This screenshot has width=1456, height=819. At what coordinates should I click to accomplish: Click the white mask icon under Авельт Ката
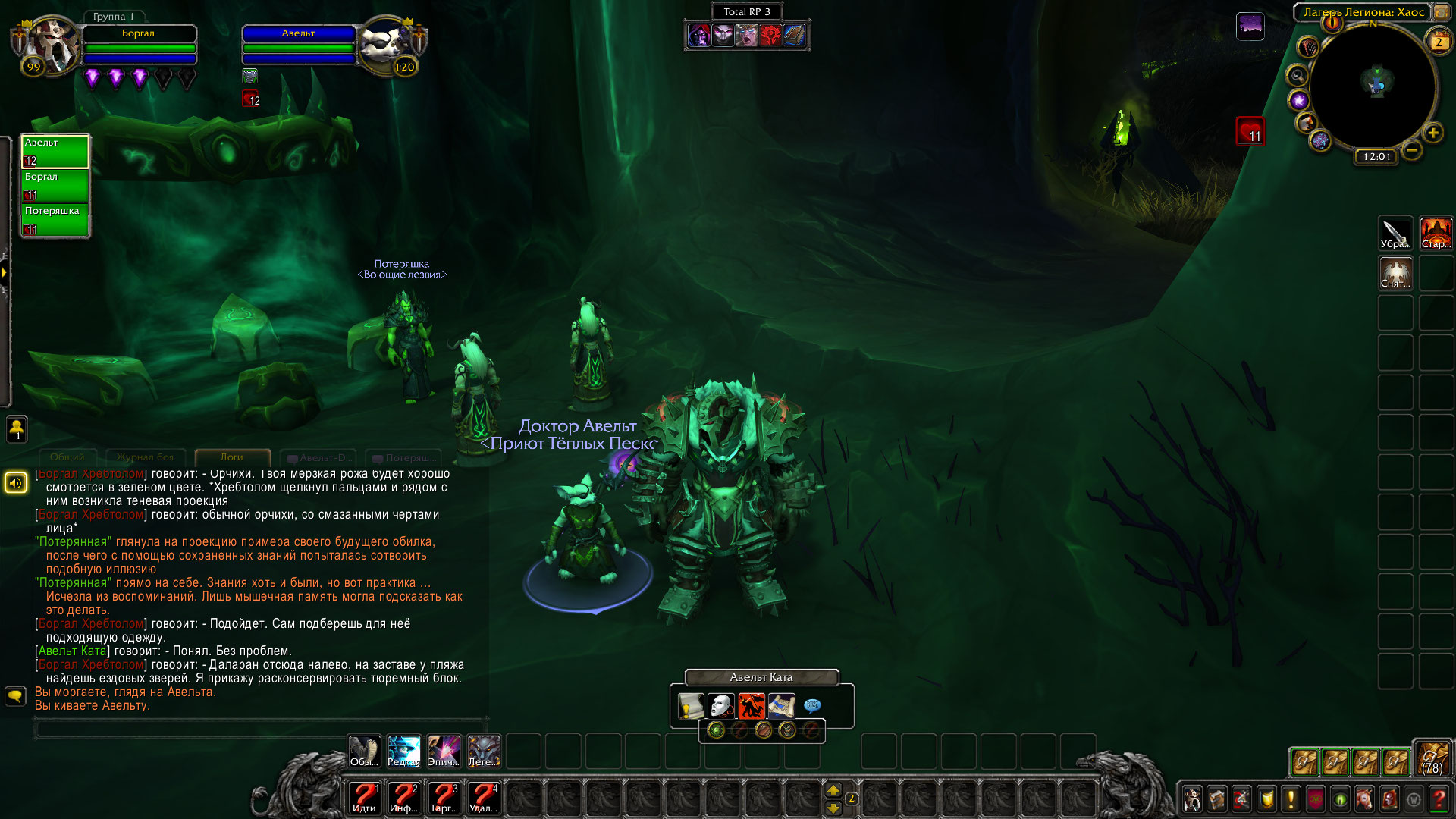pyautogui.click(x=721, y=706)
